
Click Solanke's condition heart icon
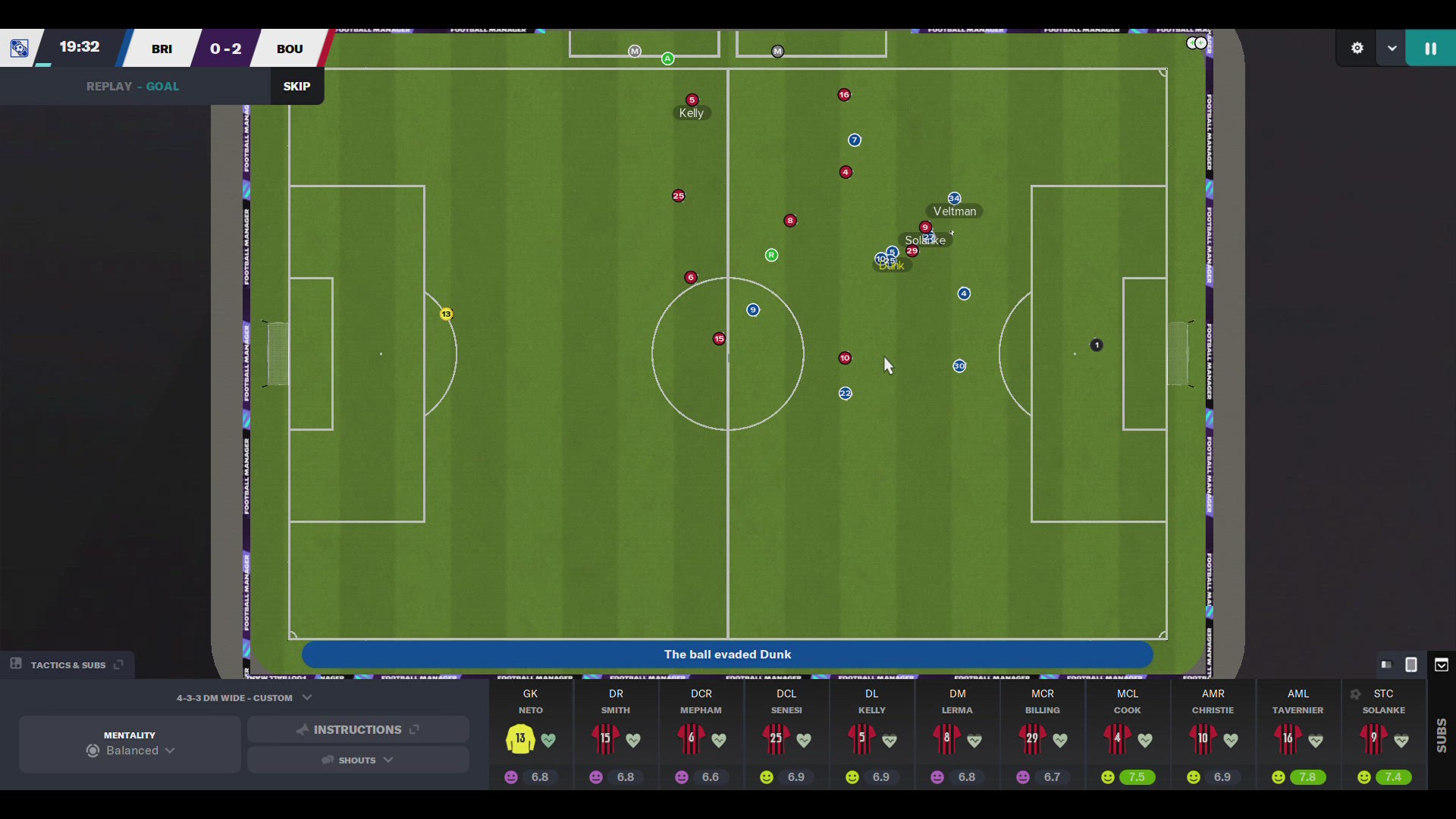[x=1402, y=741]
